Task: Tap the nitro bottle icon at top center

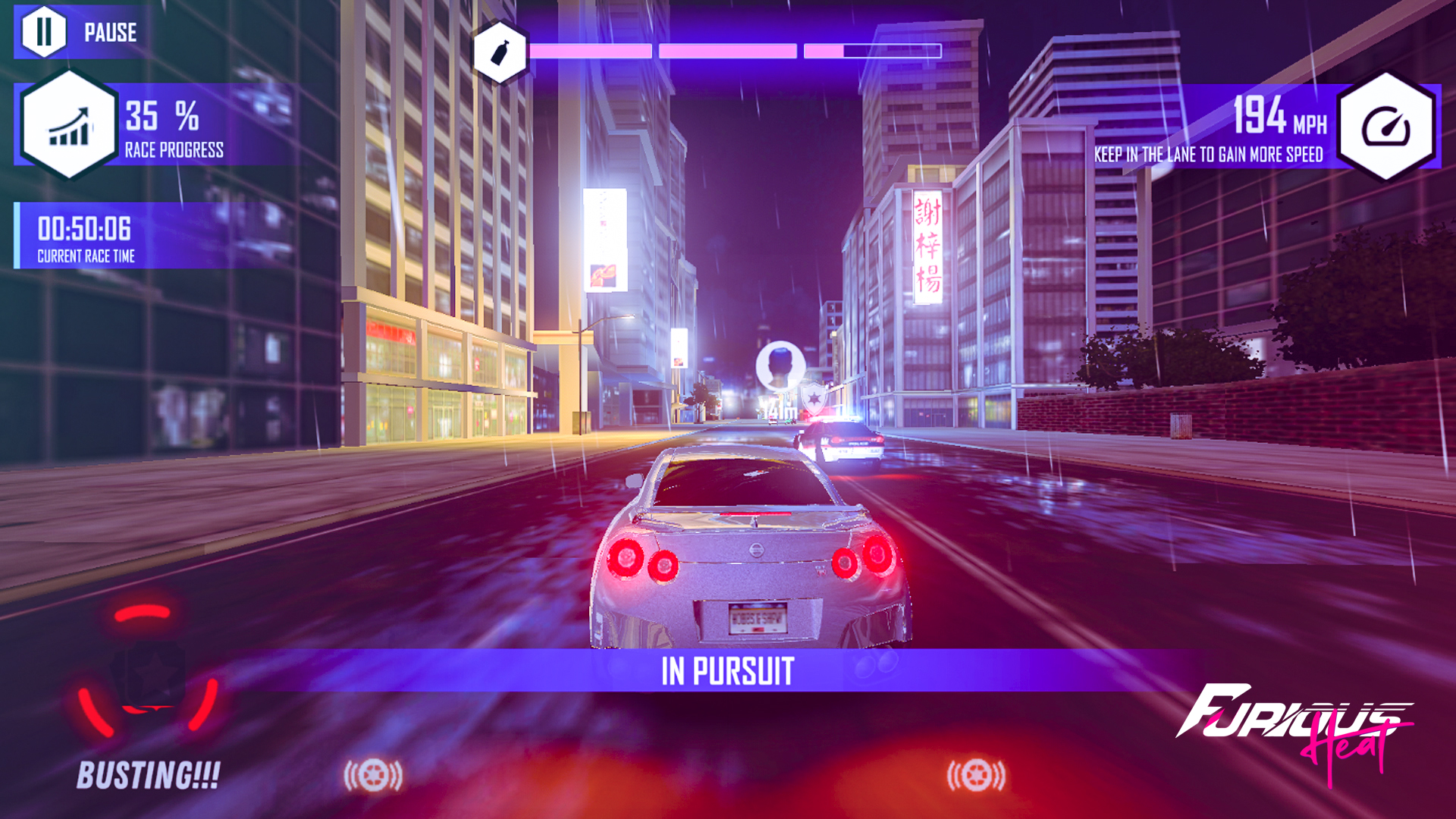Action: [500, 52]
